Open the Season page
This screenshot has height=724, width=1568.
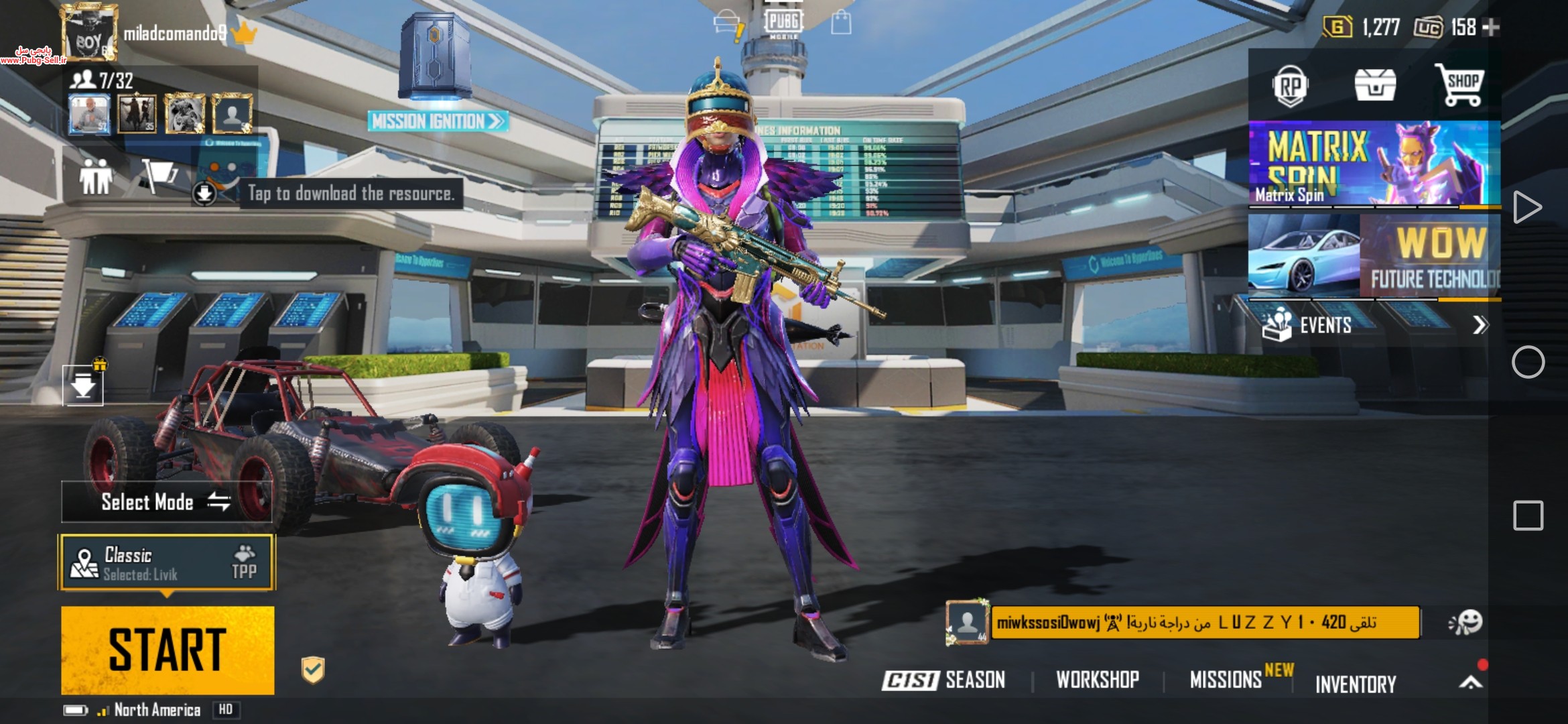tap(944, 680)
